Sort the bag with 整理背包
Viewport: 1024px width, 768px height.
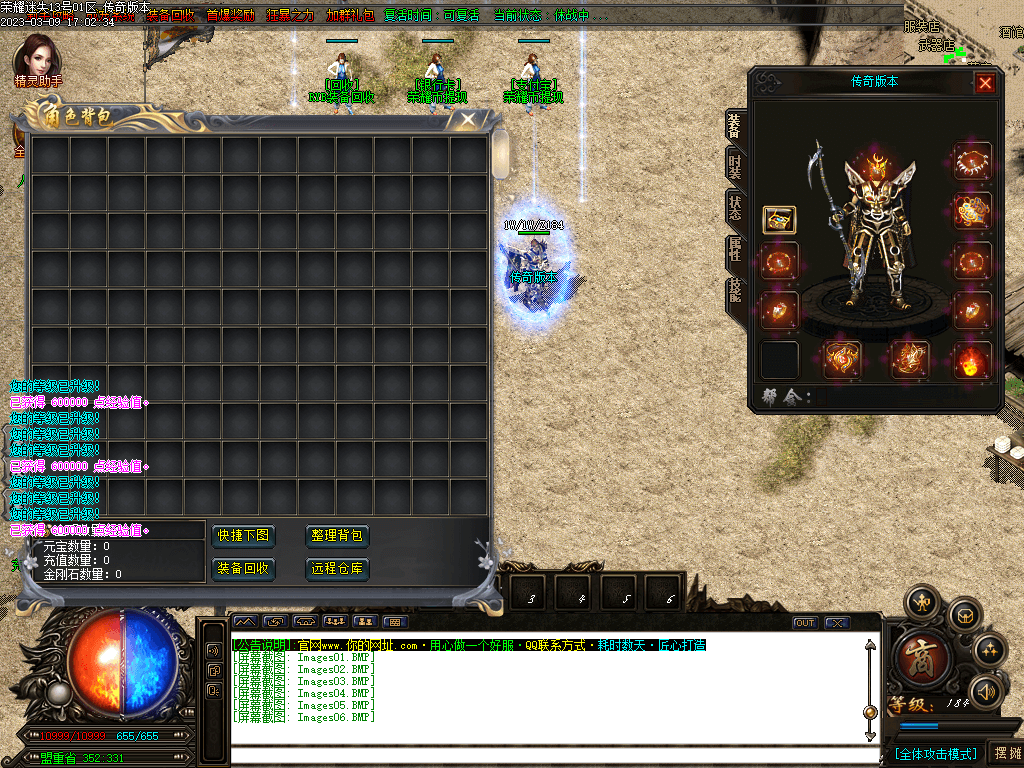click(x=337, y=536)
